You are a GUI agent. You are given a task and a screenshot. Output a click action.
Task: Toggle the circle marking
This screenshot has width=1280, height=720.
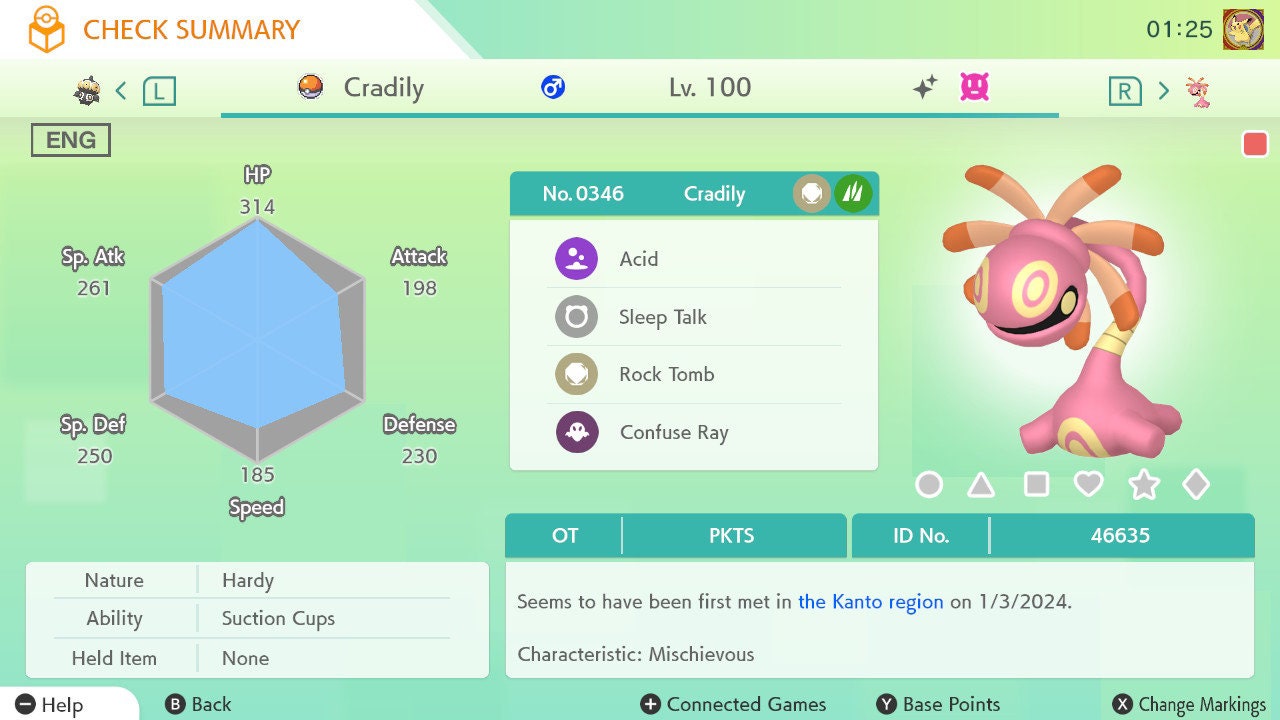(929, 485)
